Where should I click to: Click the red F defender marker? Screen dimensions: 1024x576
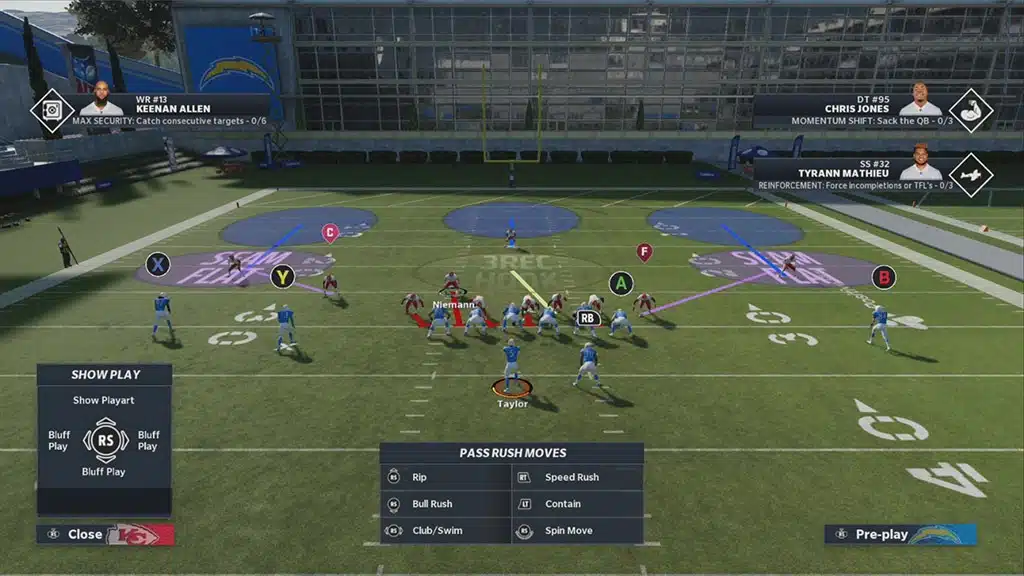644,252
